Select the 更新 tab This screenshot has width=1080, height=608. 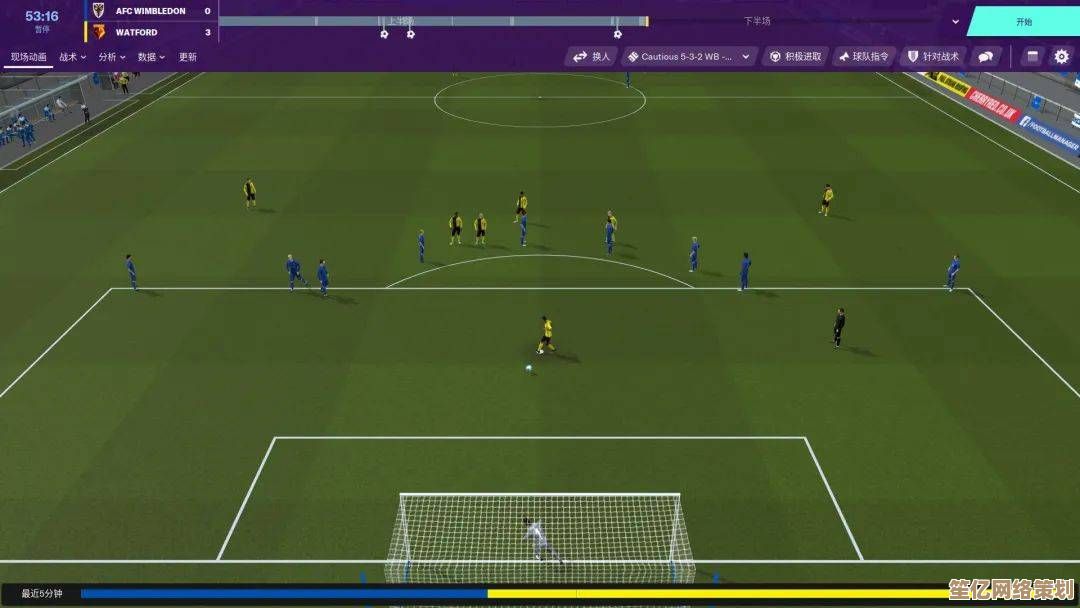pyautogui.click(x=188, y=57)
